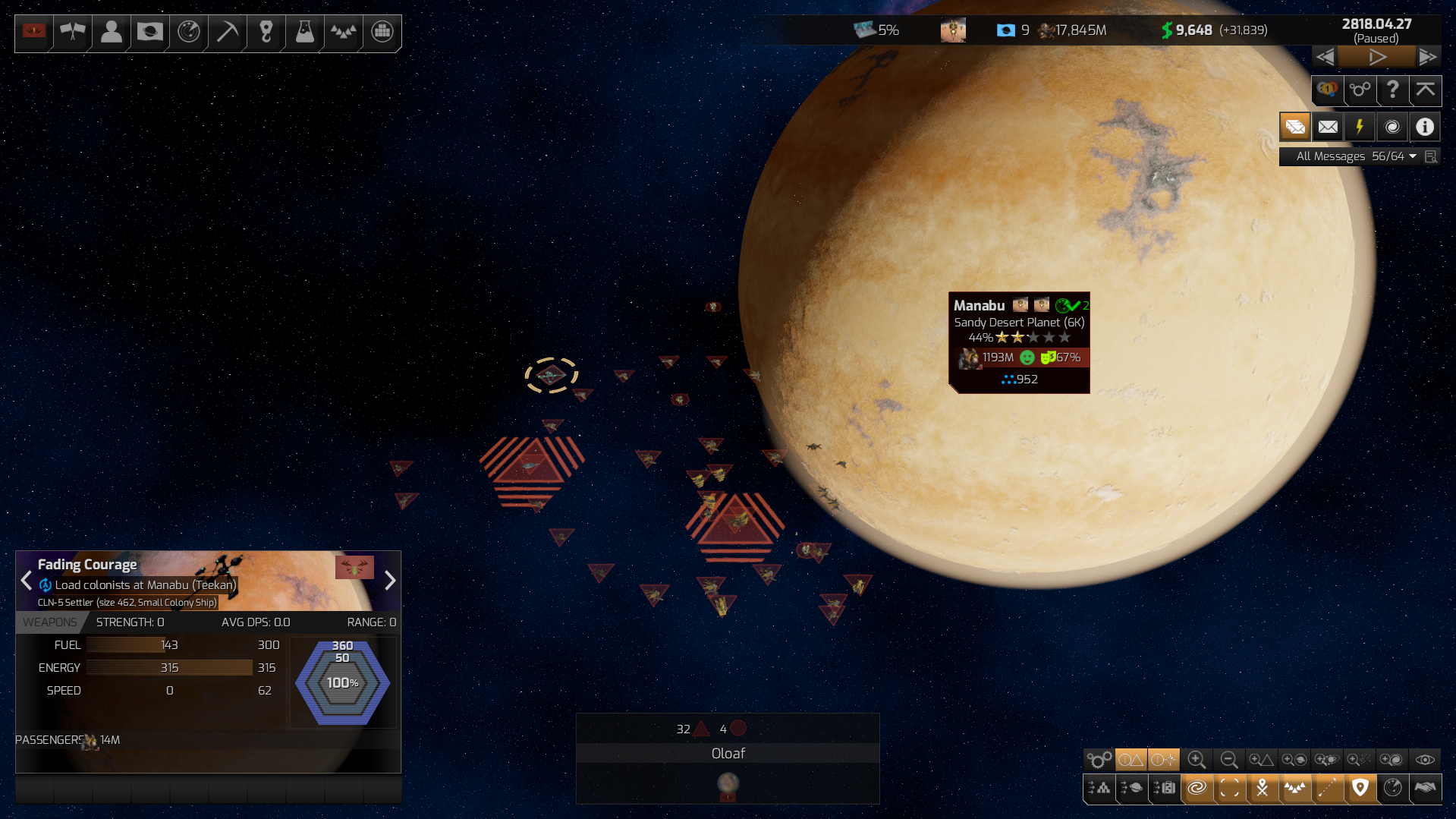1456x819 pixels.
Task: Zoom out with the minus magnifier
Action: pyautogui.click(x=1229, y=760)
